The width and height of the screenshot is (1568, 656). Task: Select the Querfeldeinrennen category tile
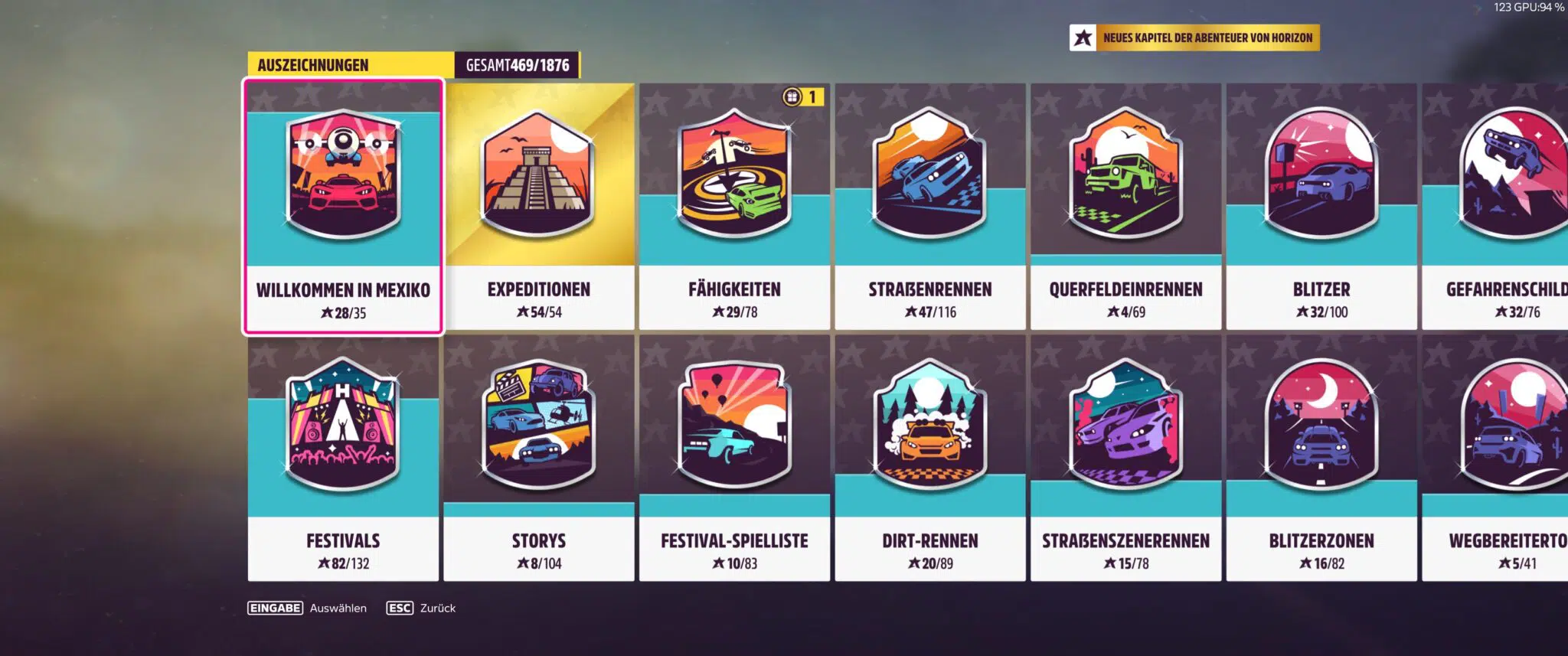coord(1125,207)
